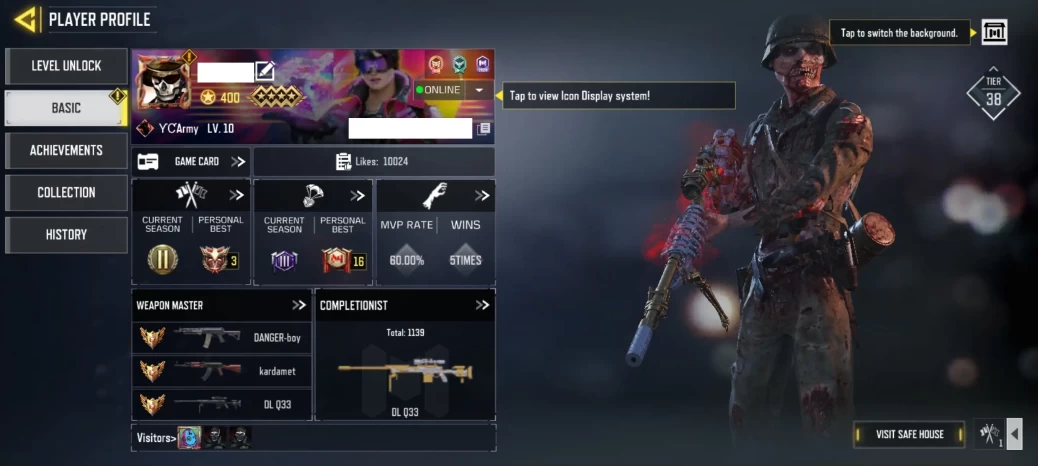Open the Online status dropdown arrow

coord(479,90)
